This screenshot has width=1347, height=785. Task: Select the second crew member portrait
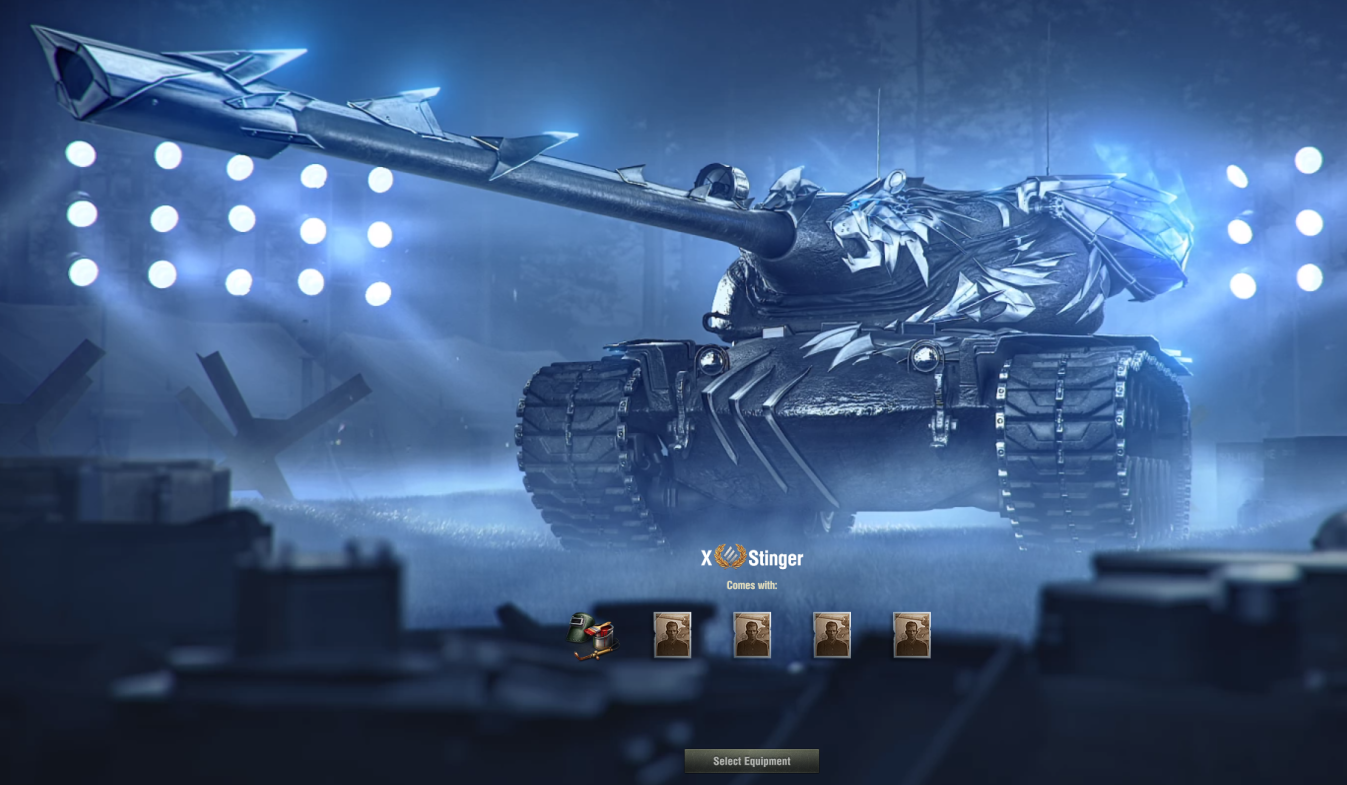(x=751, y=634)
